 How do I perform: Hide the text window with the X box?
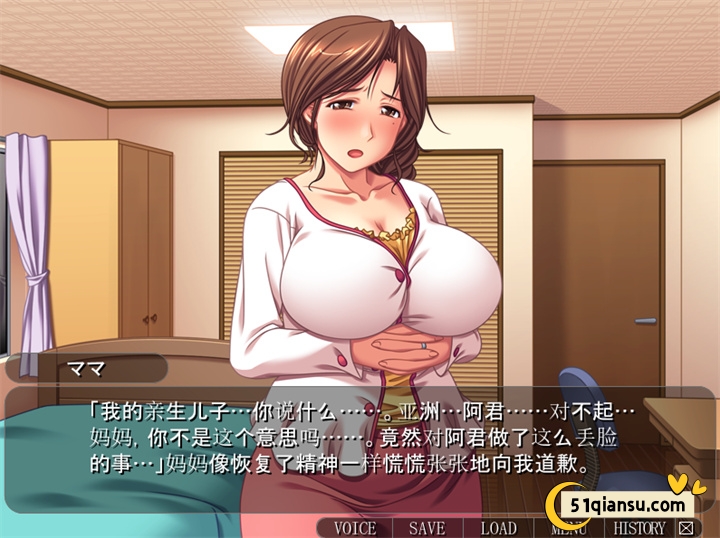coord(685,527)
